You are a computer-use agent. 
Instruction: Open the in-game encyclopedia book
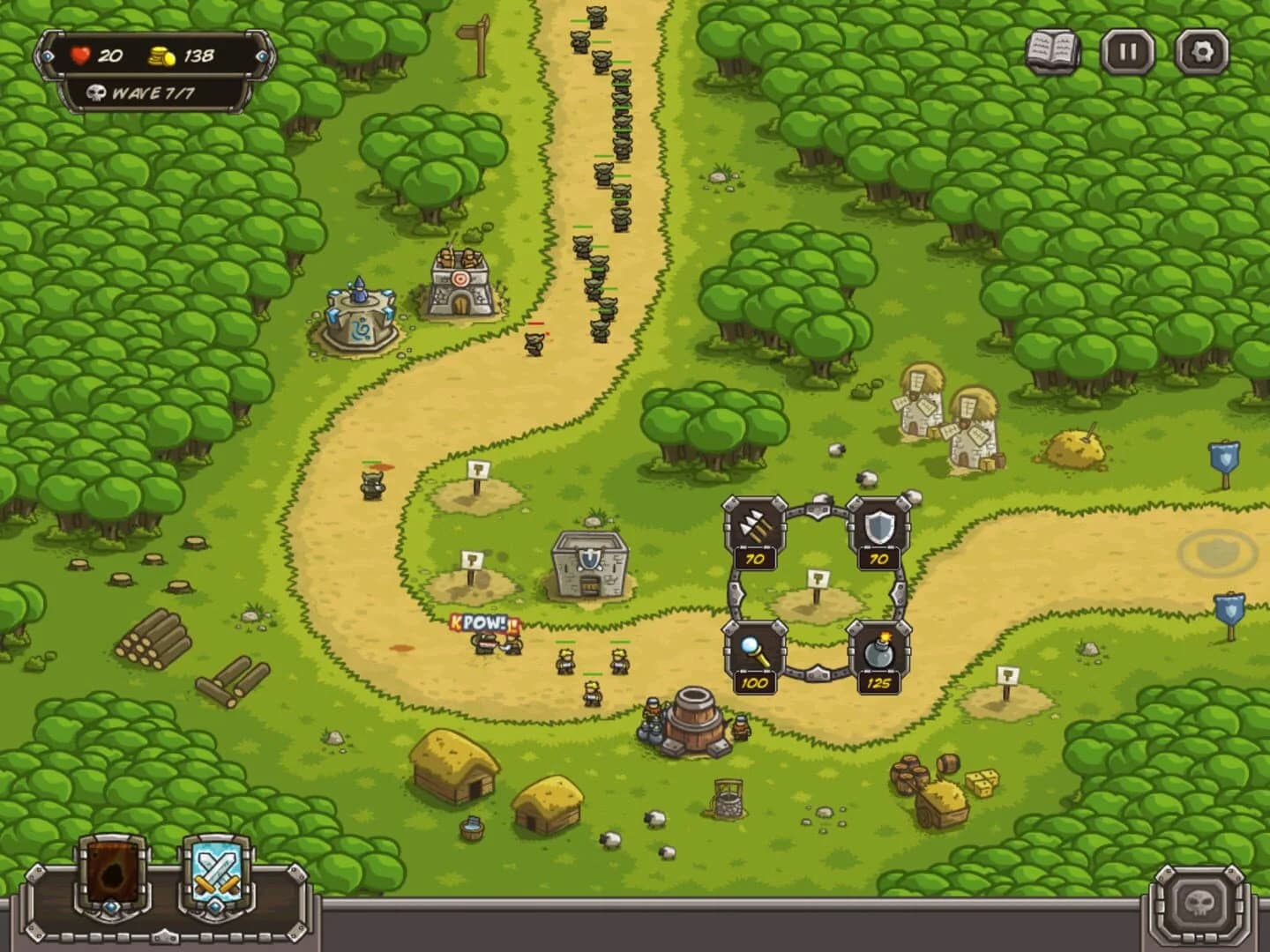click(1052, 48)
